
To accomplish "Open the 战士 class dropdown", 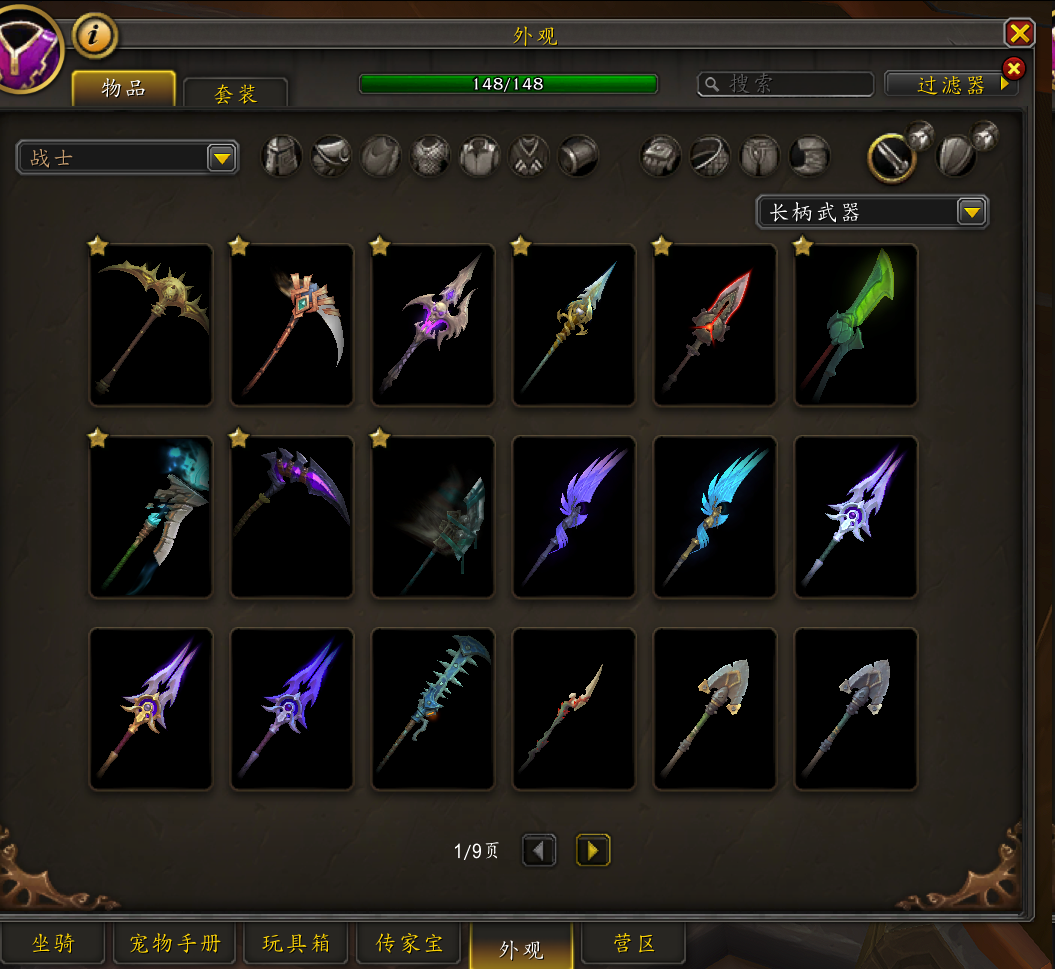I will 127,158.
